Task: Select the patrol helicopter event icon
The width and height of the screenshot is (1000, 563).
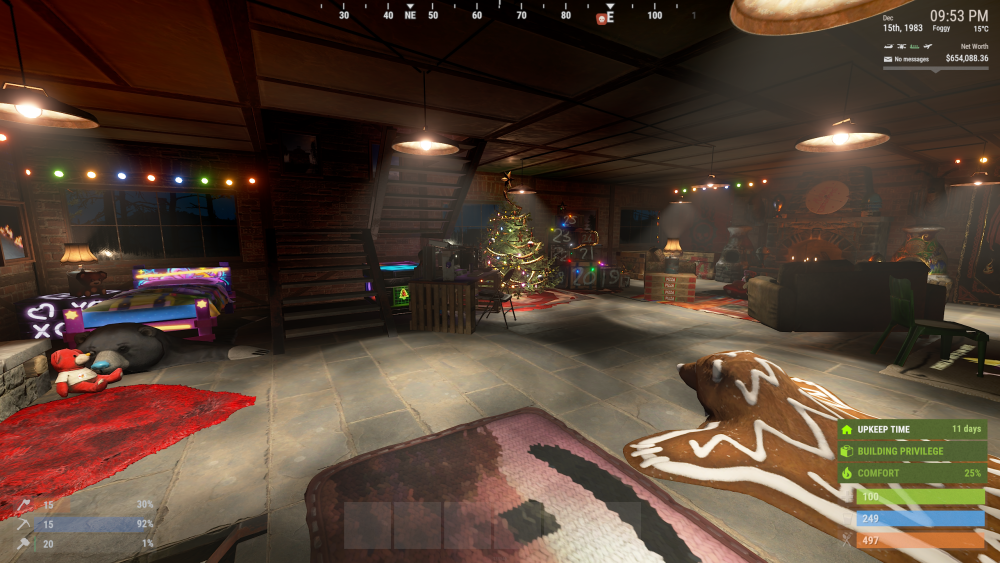Action: 889,46
